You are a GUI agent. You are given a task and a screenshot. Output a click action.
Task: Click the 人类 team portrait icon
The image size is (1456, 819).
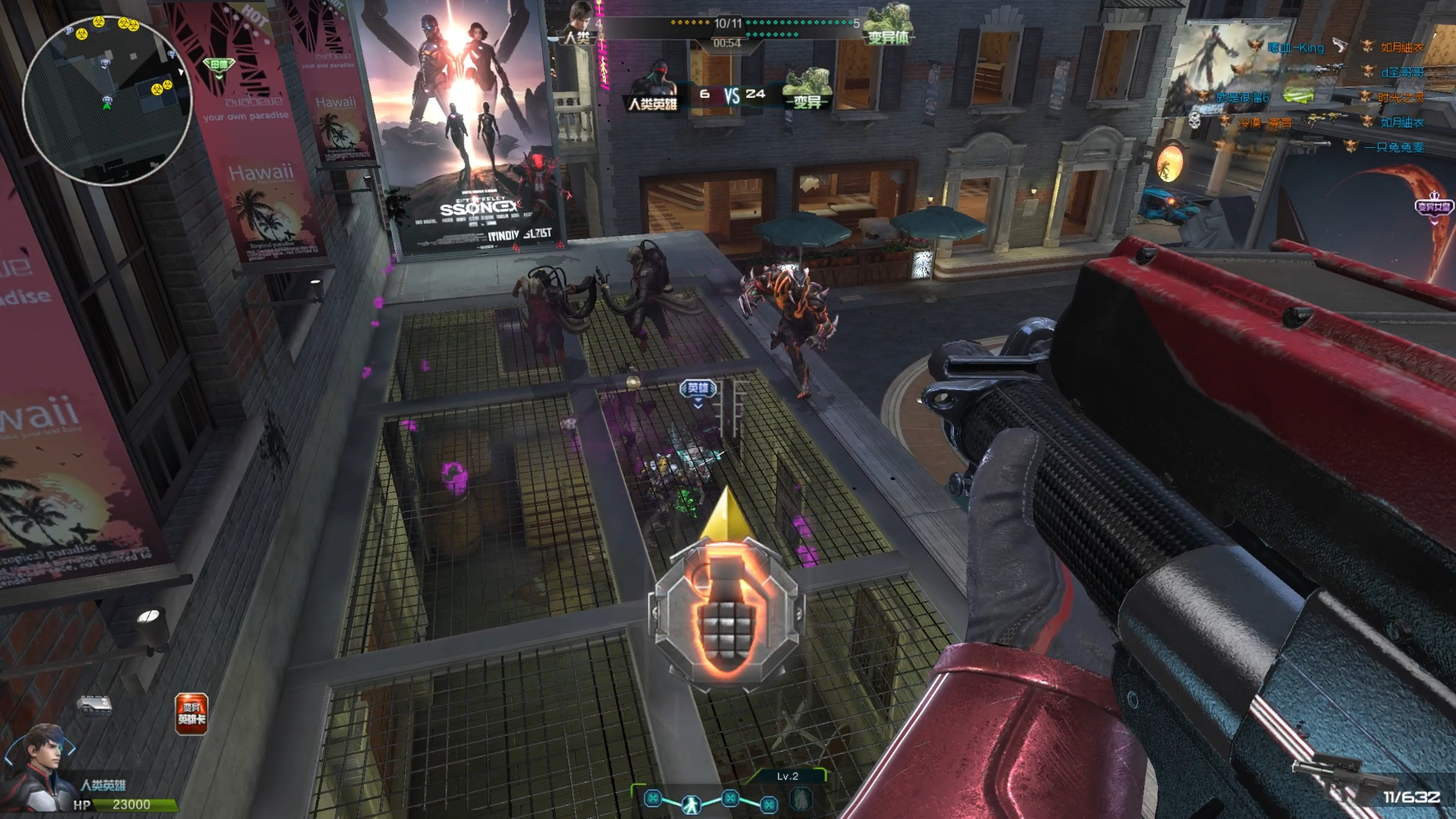click(x=581, y=23)
